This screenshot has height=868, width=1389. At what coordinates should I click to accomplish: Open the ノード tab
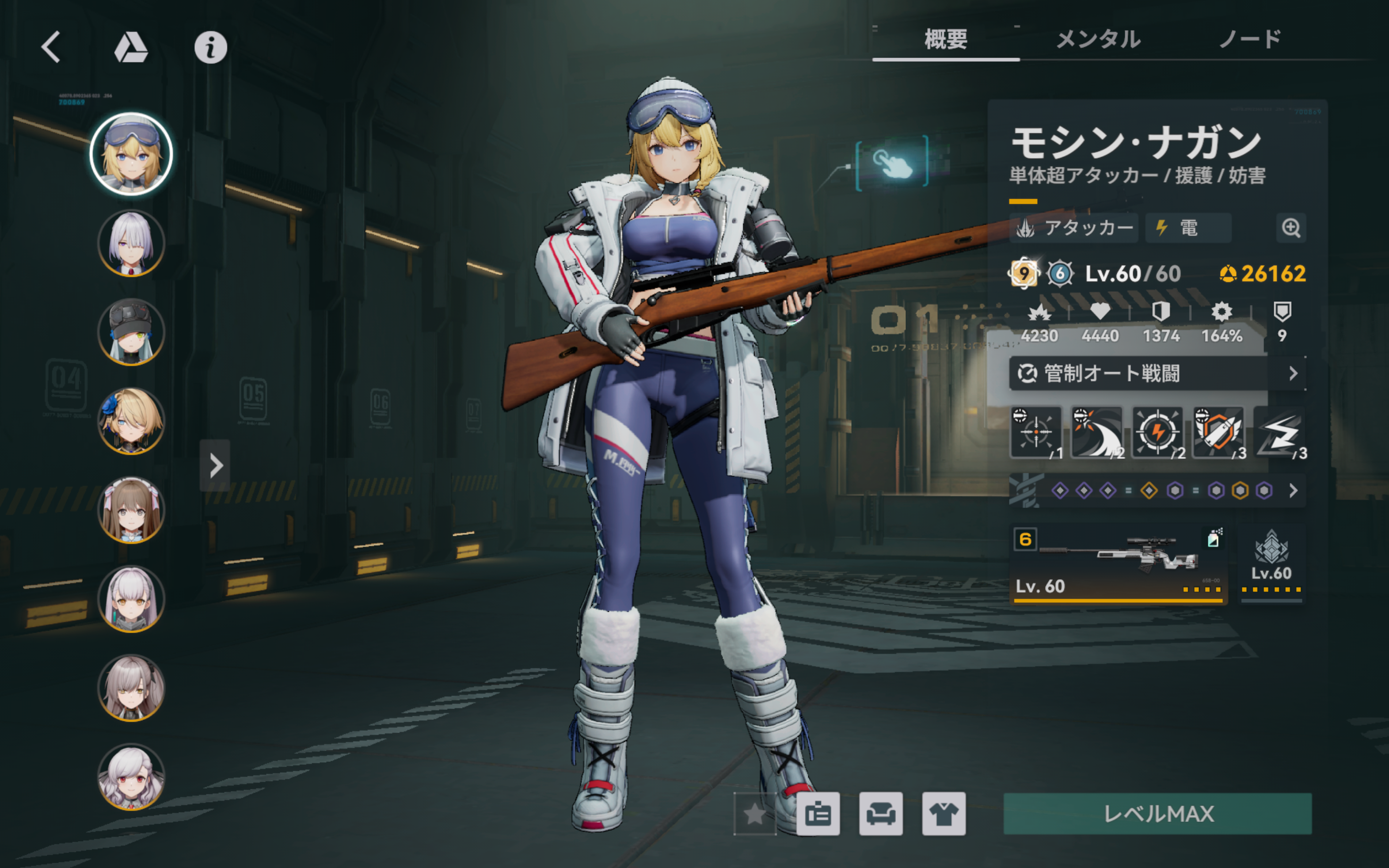point(1249,40)
